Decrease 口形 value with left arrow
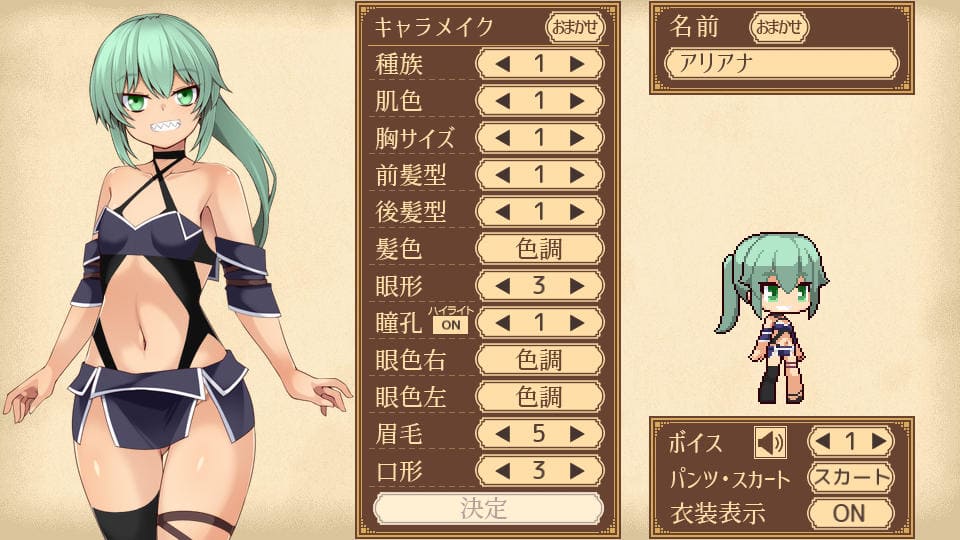This screenshot has width=960, height=540. (x=502, y=470)
